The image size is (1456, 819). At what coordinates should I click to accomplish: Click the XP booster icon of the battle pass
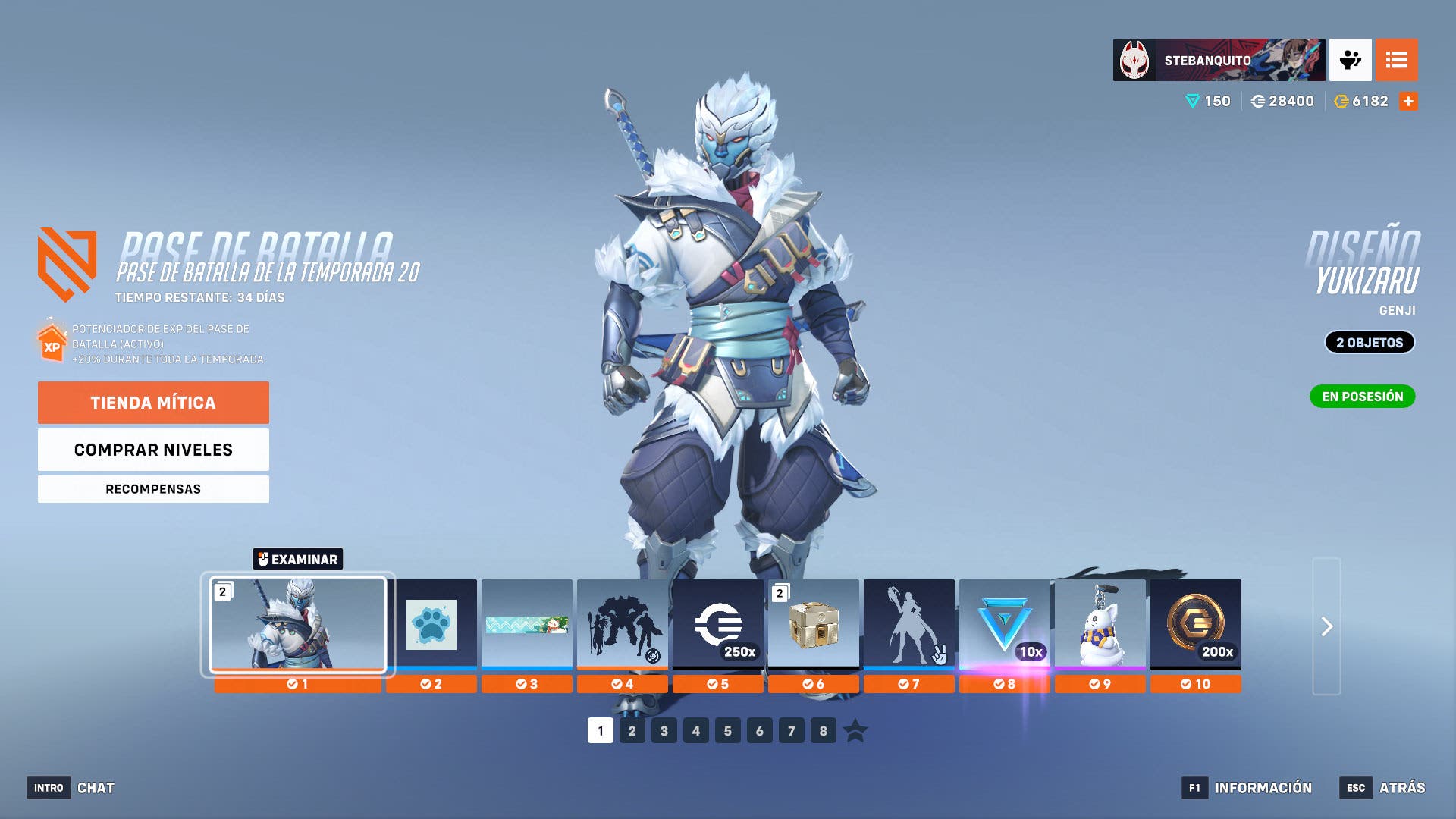click(x=50, y=343)
